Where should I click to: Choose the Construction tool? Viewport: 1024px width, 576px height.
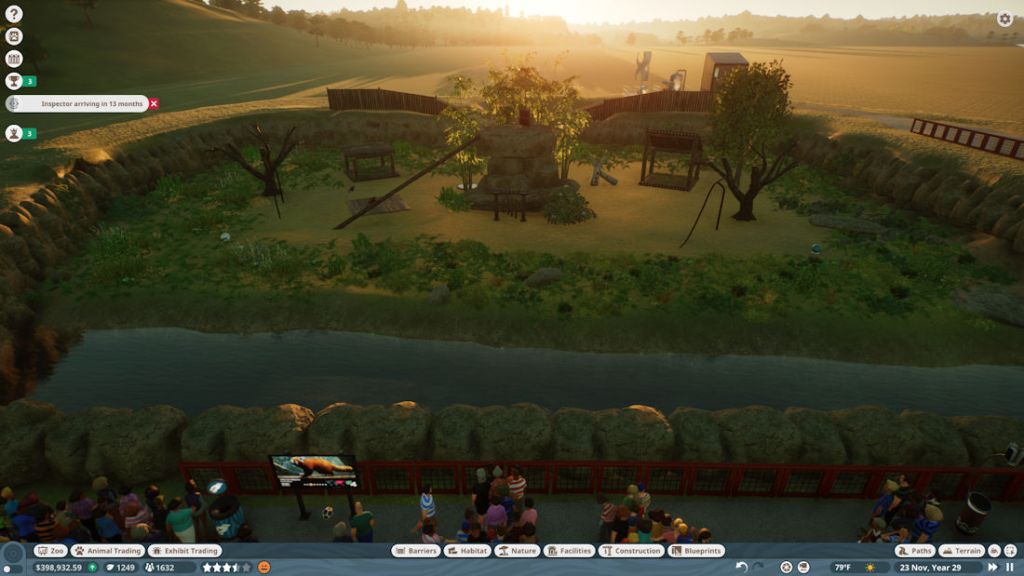(631, 551)
